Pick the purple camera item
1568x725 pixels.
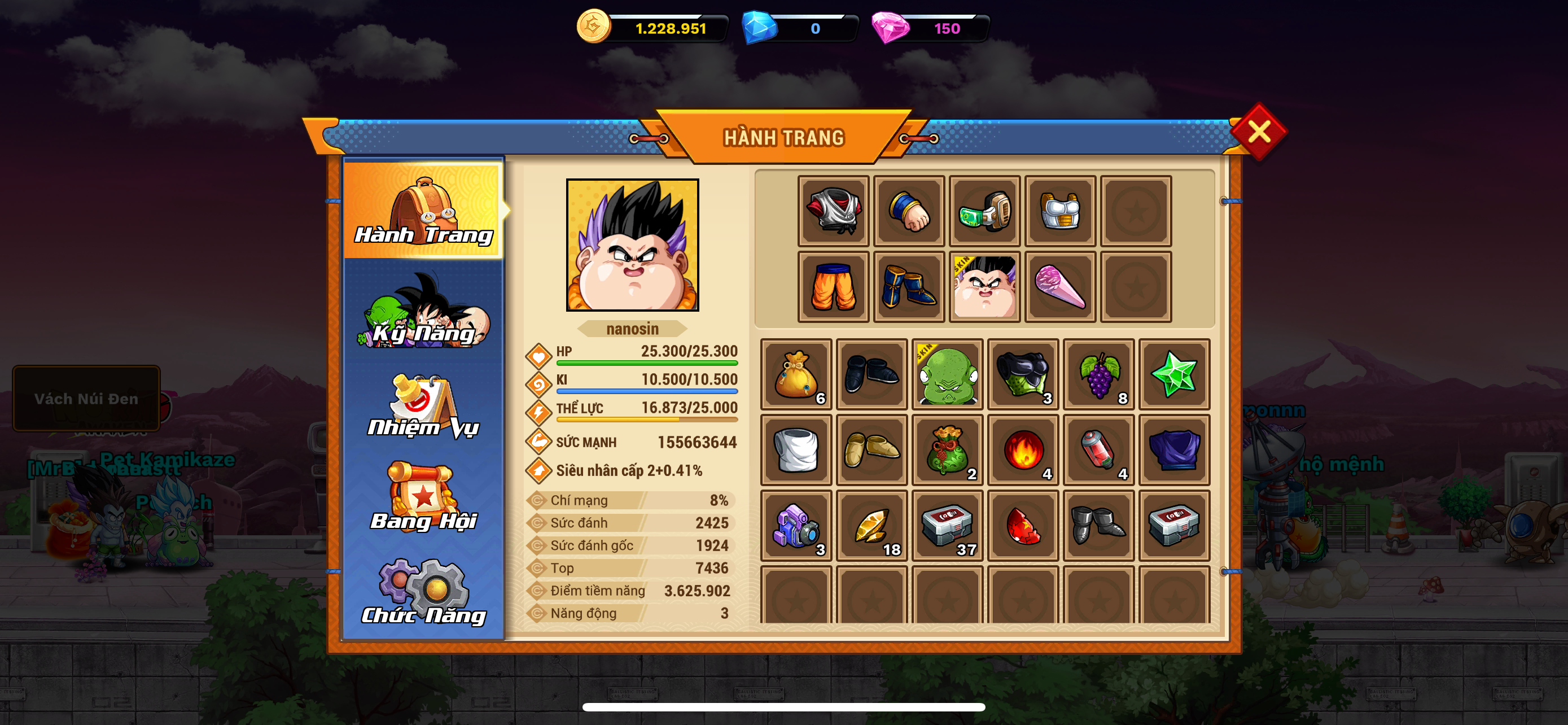796,525
